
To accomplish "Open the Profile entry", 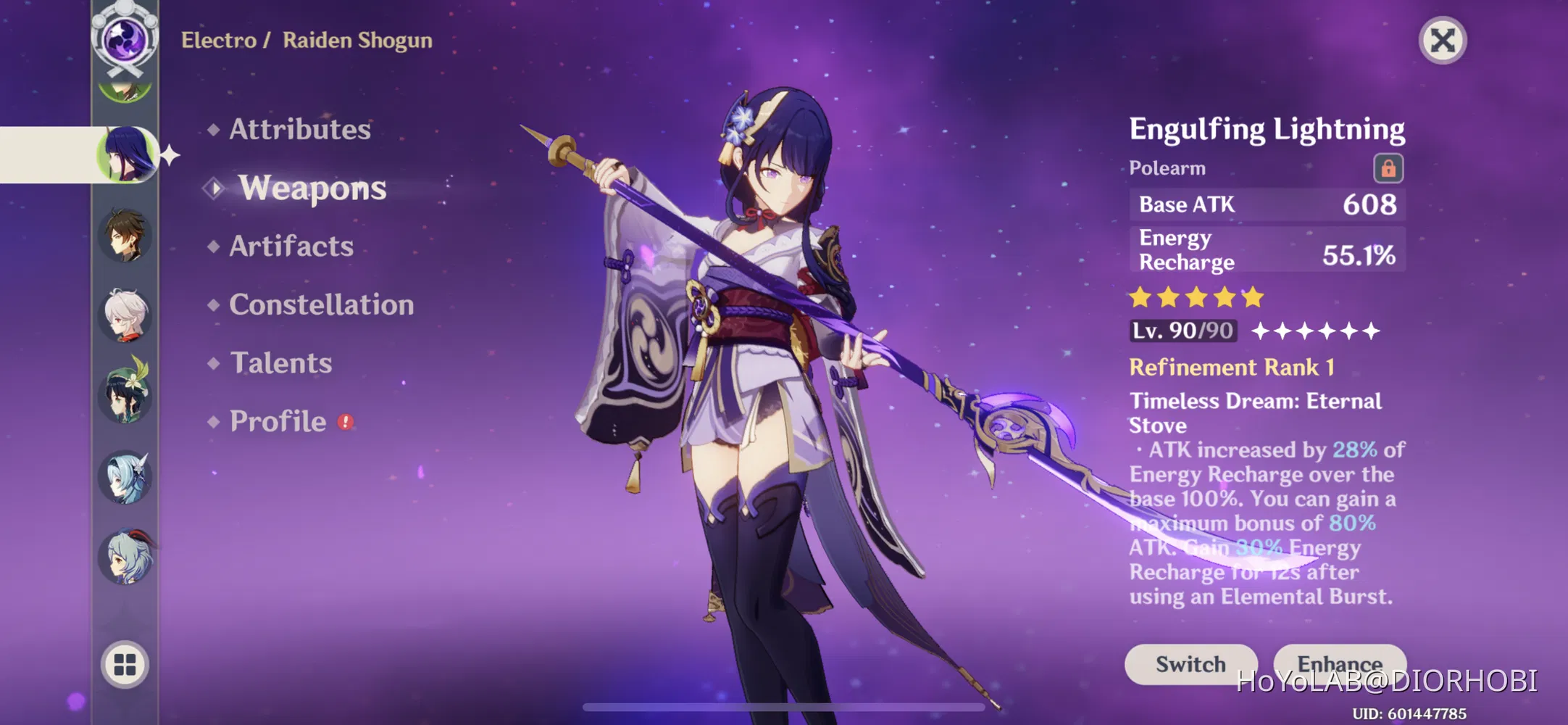I will (x=278, y=421).
